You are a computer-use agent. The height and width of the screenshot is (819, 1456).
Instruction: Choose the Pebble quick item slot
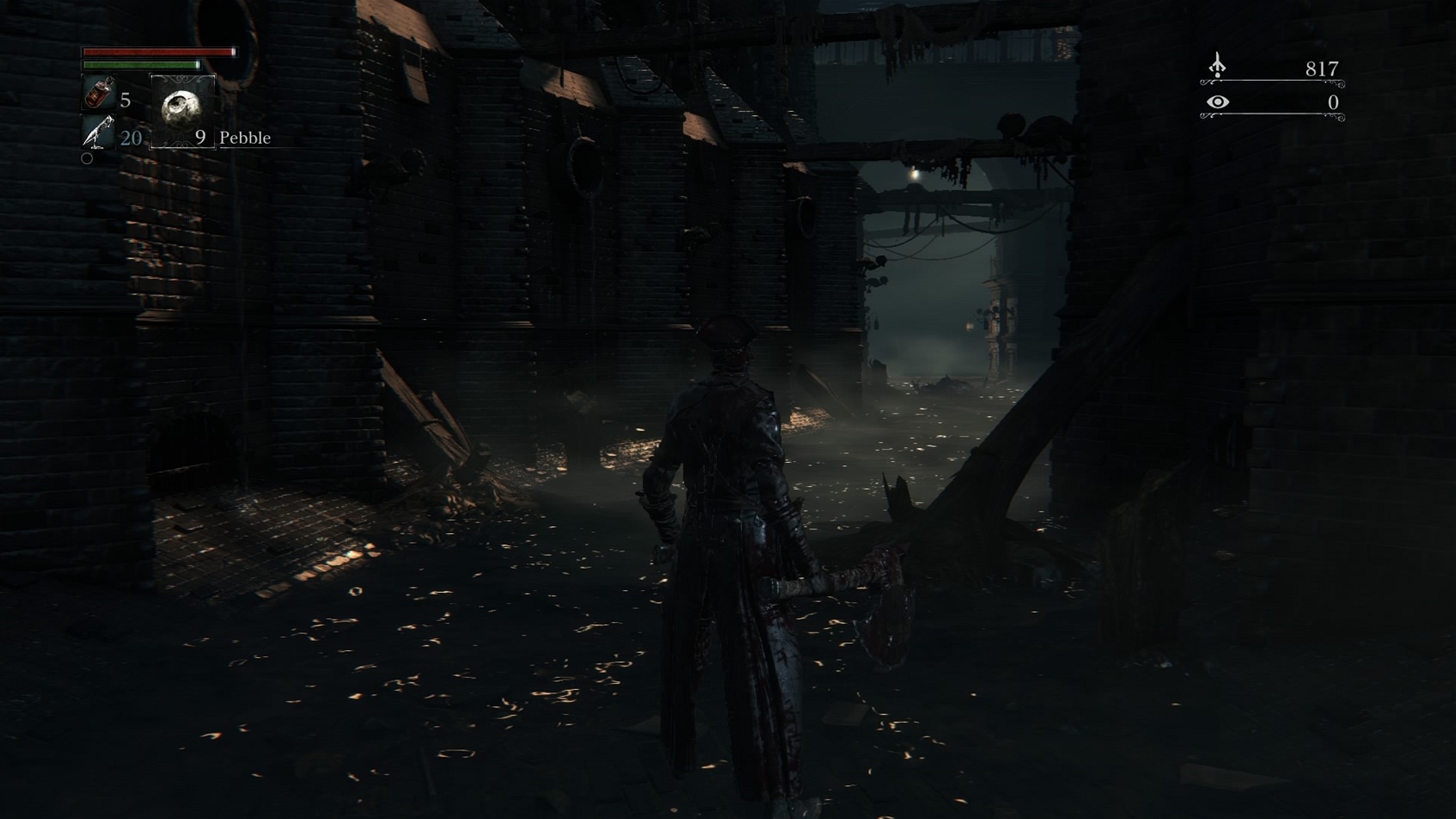click(182, 110)
